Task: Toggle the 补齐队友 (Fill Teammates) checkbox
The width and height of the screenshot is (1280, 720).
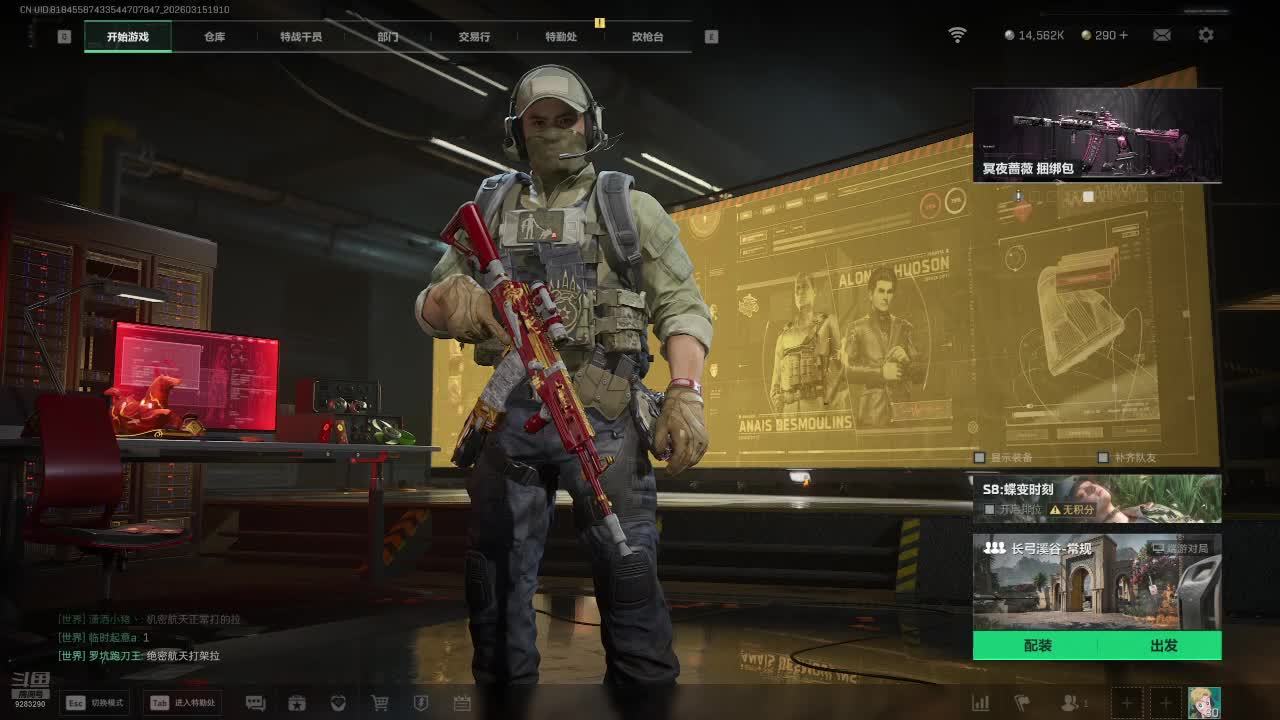Action: 1102,457
